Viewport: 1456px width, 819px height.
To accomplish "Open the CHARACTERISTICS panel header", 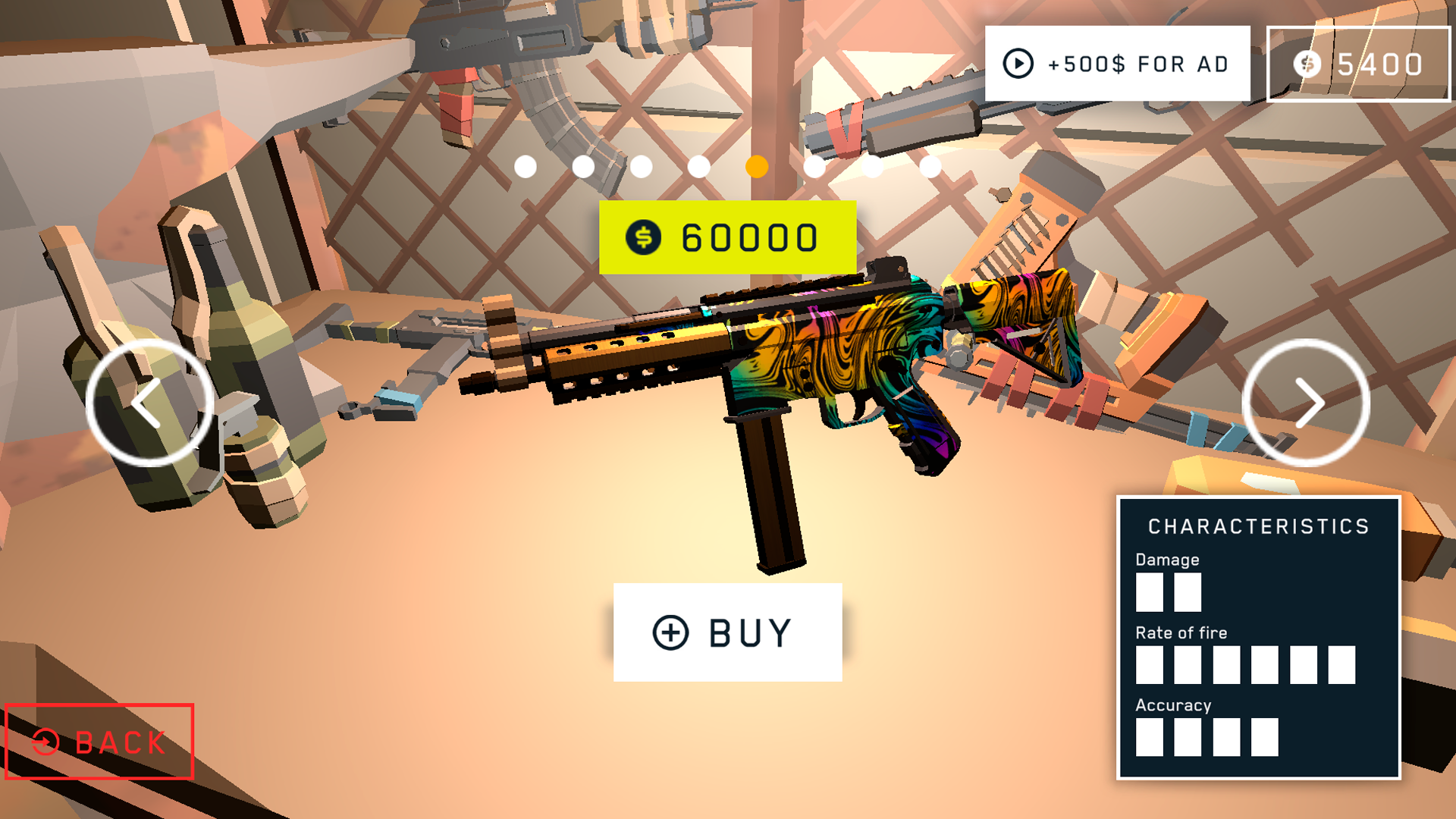I will point(1259,526).
